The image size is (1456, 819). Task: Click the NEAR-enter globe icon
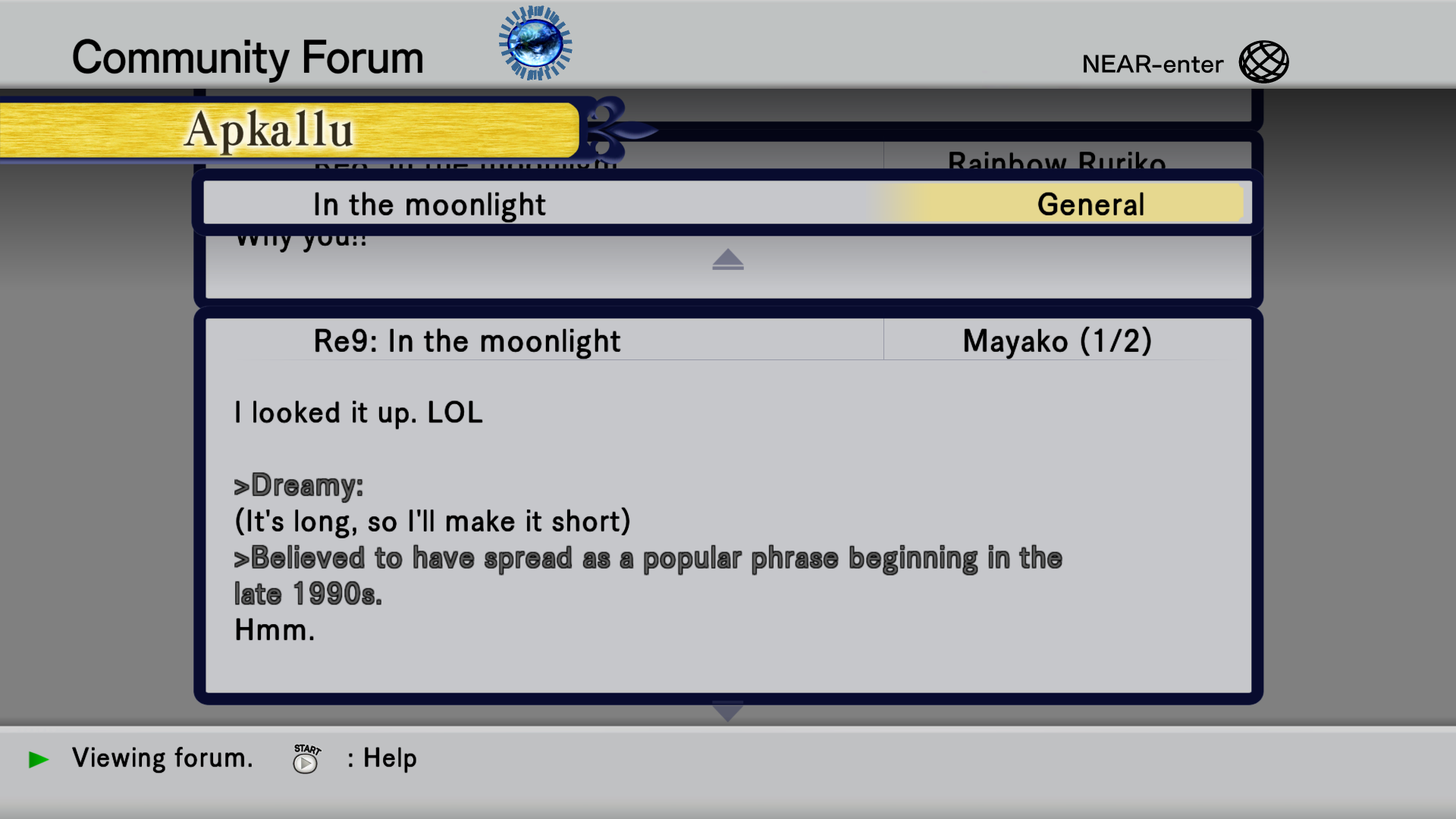1263,62
